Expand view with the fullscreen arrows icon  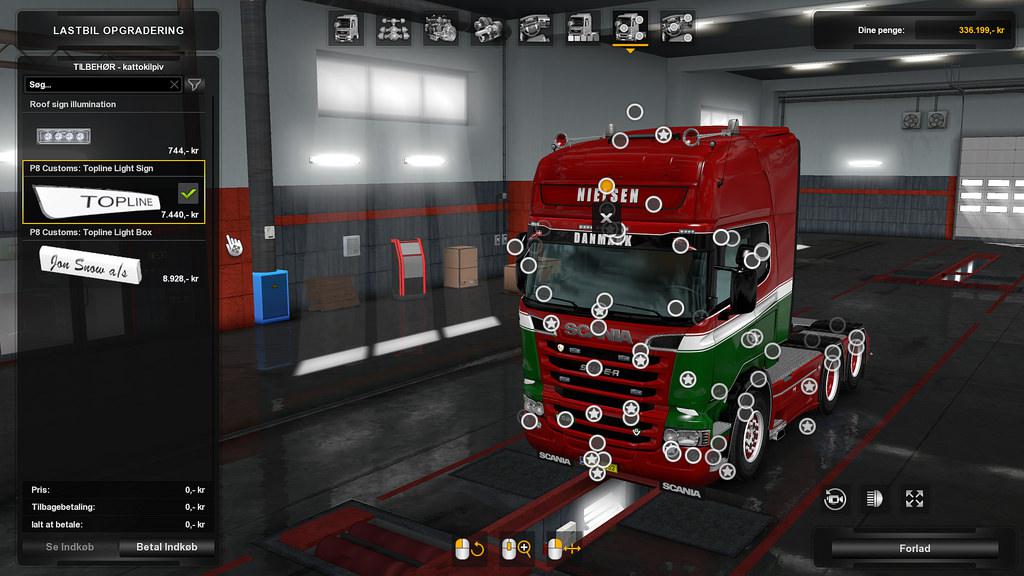913,498
